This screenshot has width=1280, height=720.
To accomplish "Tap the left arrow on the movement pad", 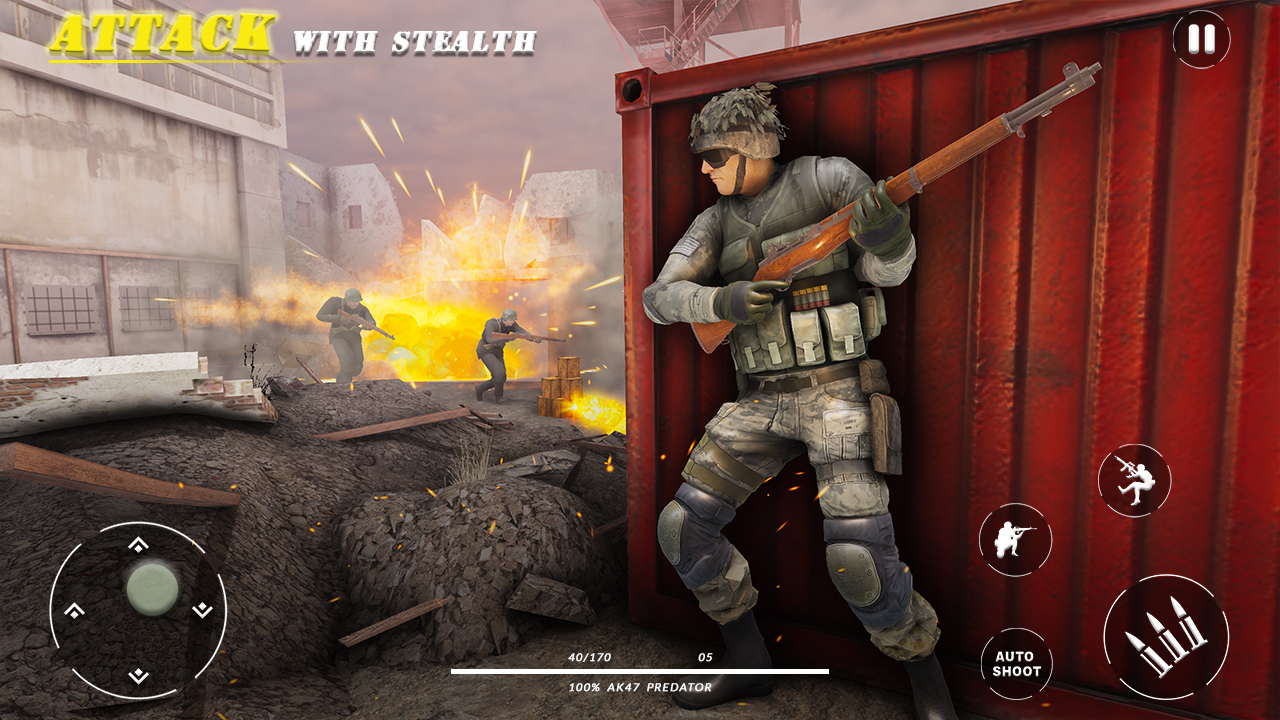I will pyautogui.click(x=72, y=609).
